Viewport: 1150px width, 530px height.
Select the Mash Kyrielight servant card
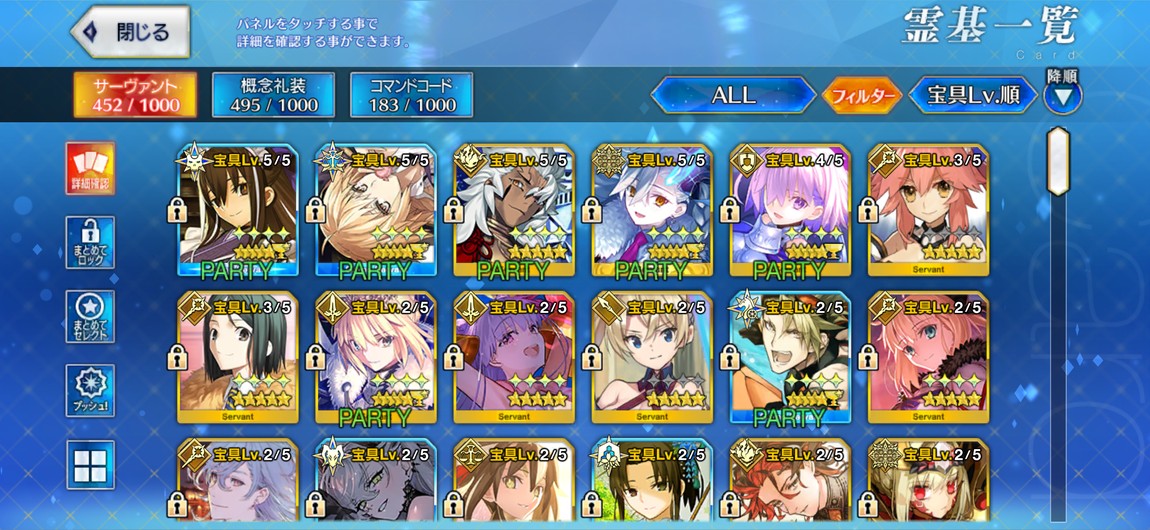click(791, 211)
